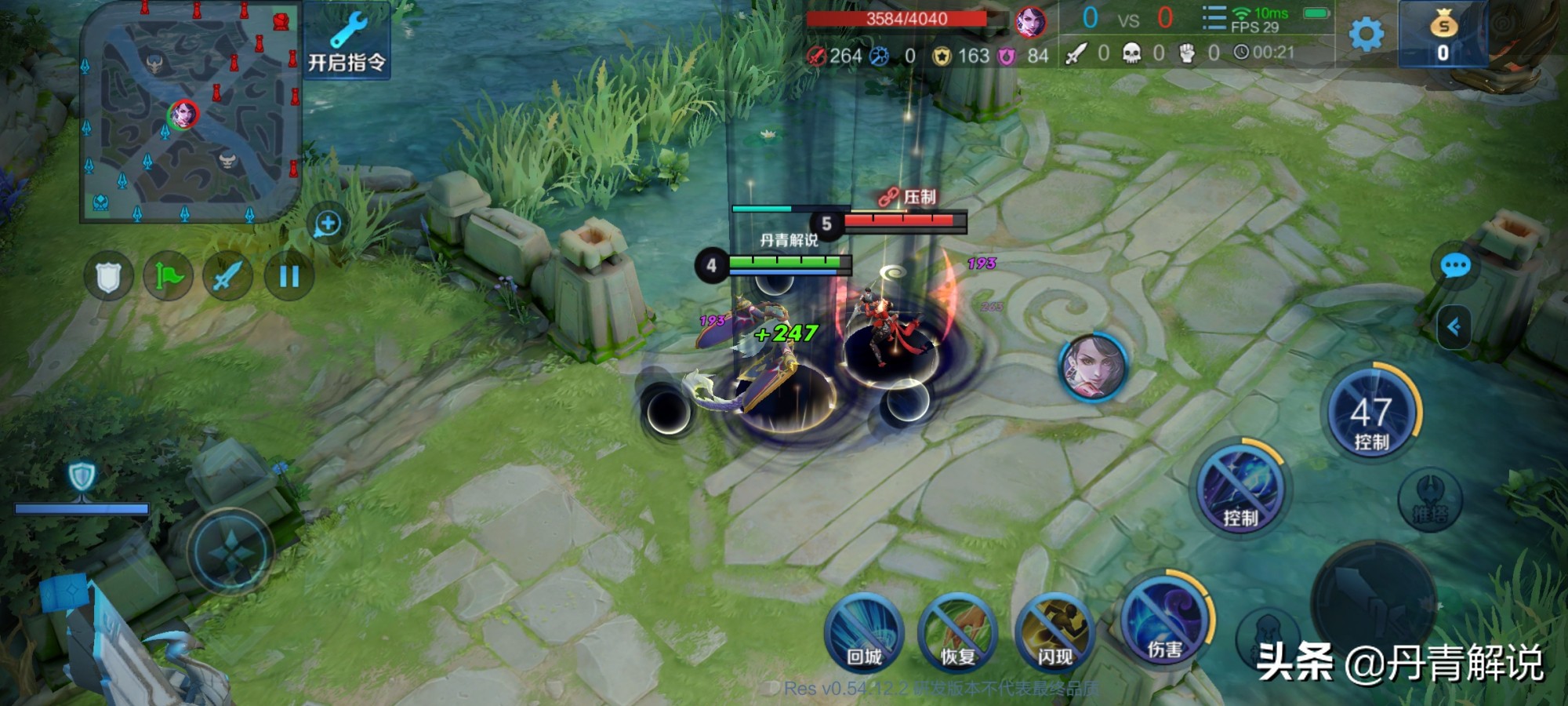Activate the 回城 recall spell

click(864, 633)
